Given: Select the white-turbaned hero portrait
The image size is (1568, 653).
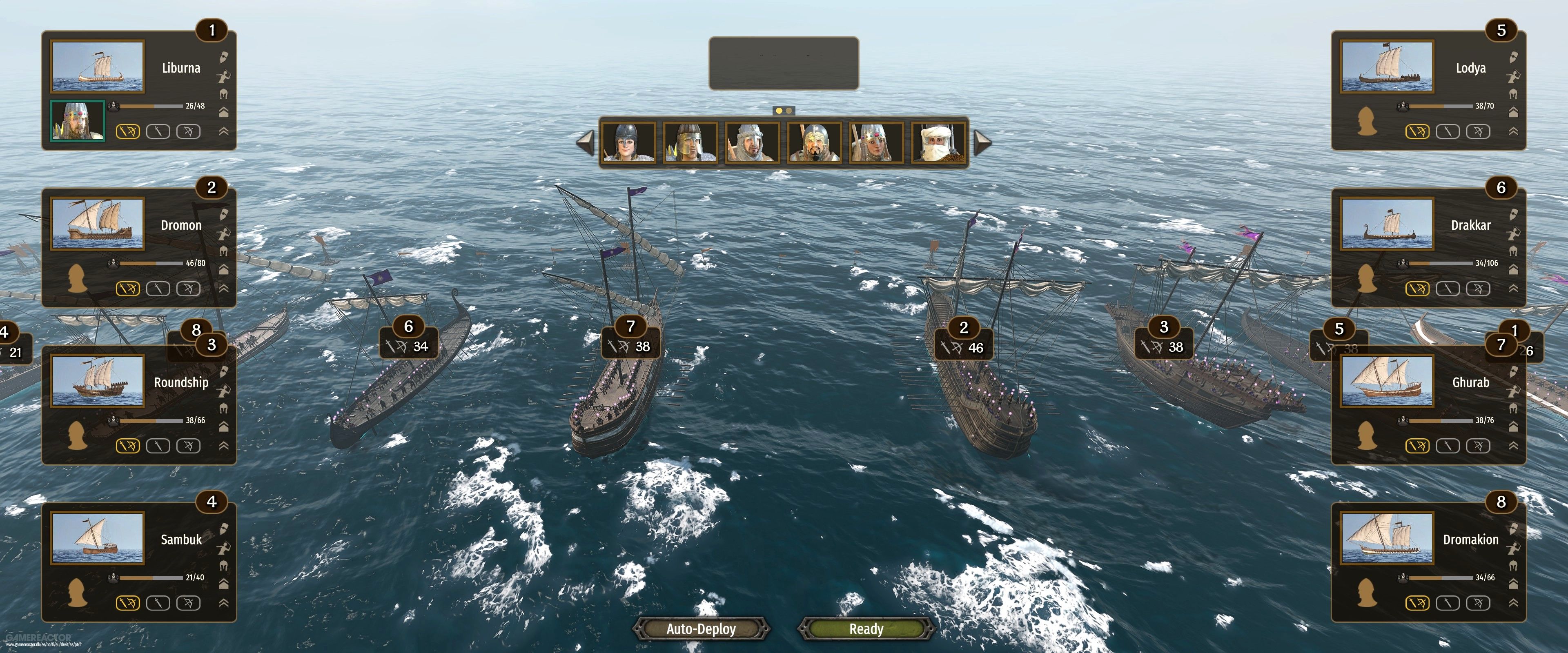Looking at the screenshot, I should click(x=939, y=142).
